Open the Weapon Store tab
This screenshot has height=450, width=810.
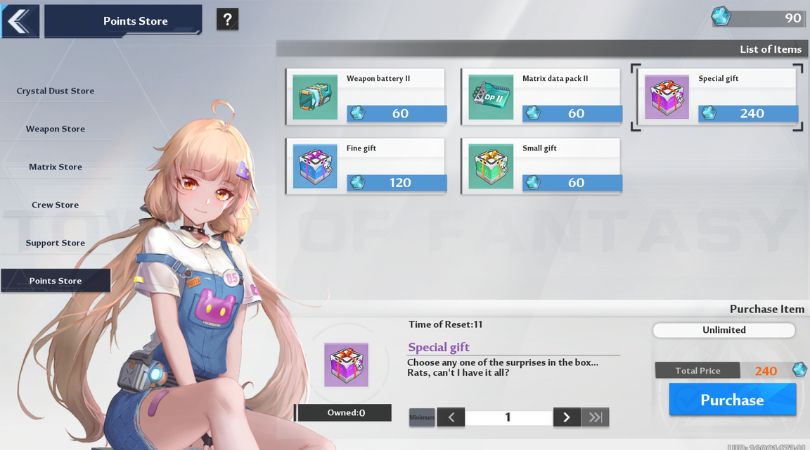55,129
